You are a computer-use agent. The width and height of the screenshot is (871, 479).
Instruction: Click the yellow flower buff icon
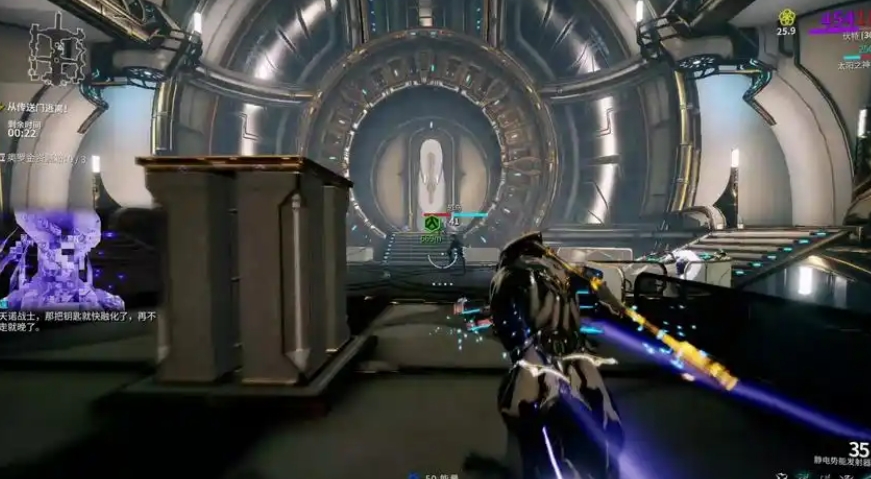(786, 17)
